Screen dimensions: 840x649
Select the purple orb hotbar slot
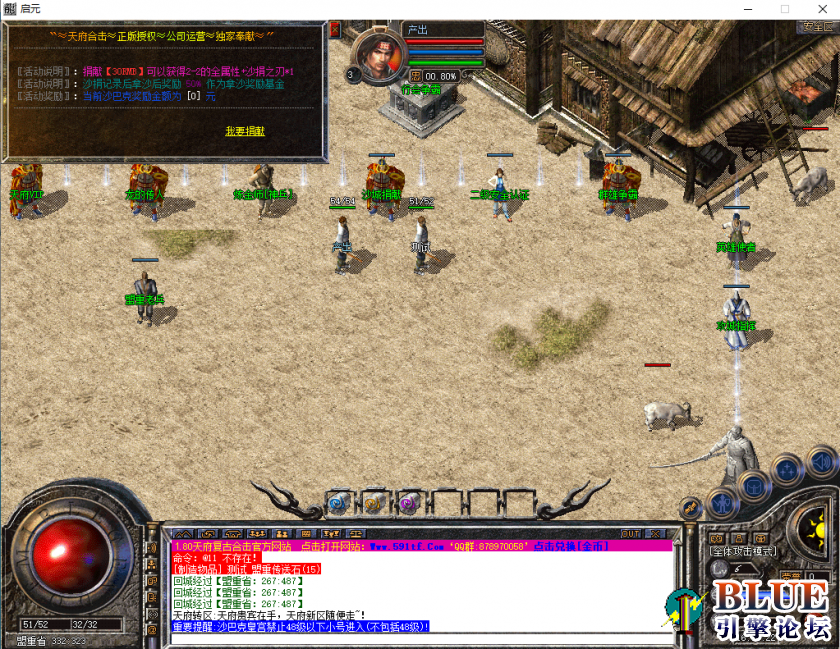point(407,502)
